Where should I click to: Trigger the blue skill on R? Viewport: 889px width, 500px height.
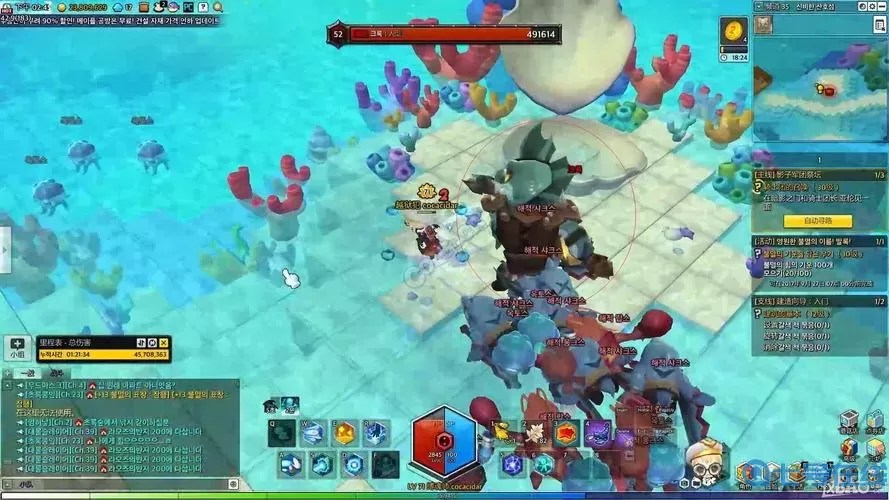376,433
